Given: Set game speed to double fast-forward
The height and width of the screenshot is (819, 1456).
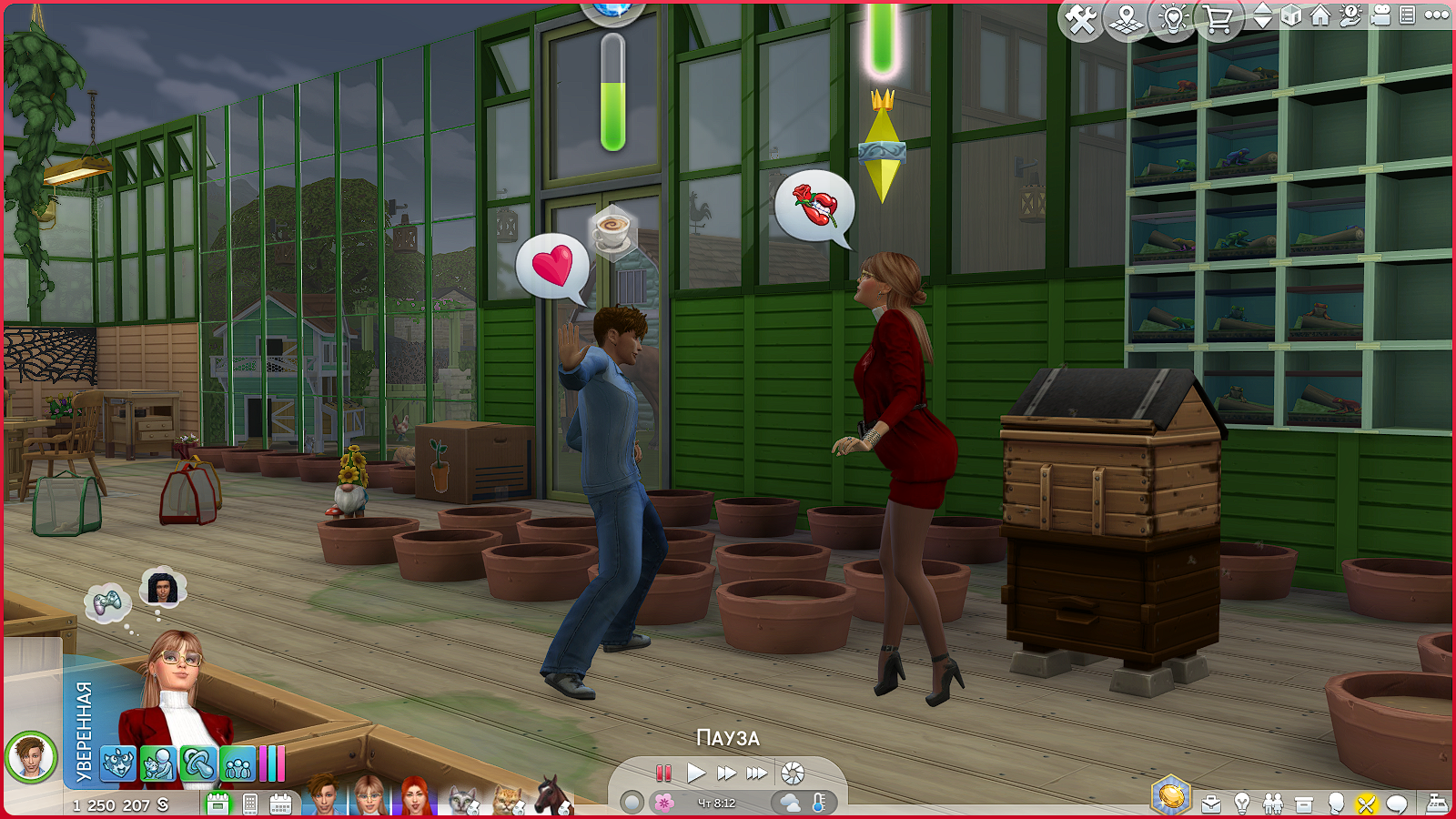Looking at the screenshot, I should pos(726,773).
